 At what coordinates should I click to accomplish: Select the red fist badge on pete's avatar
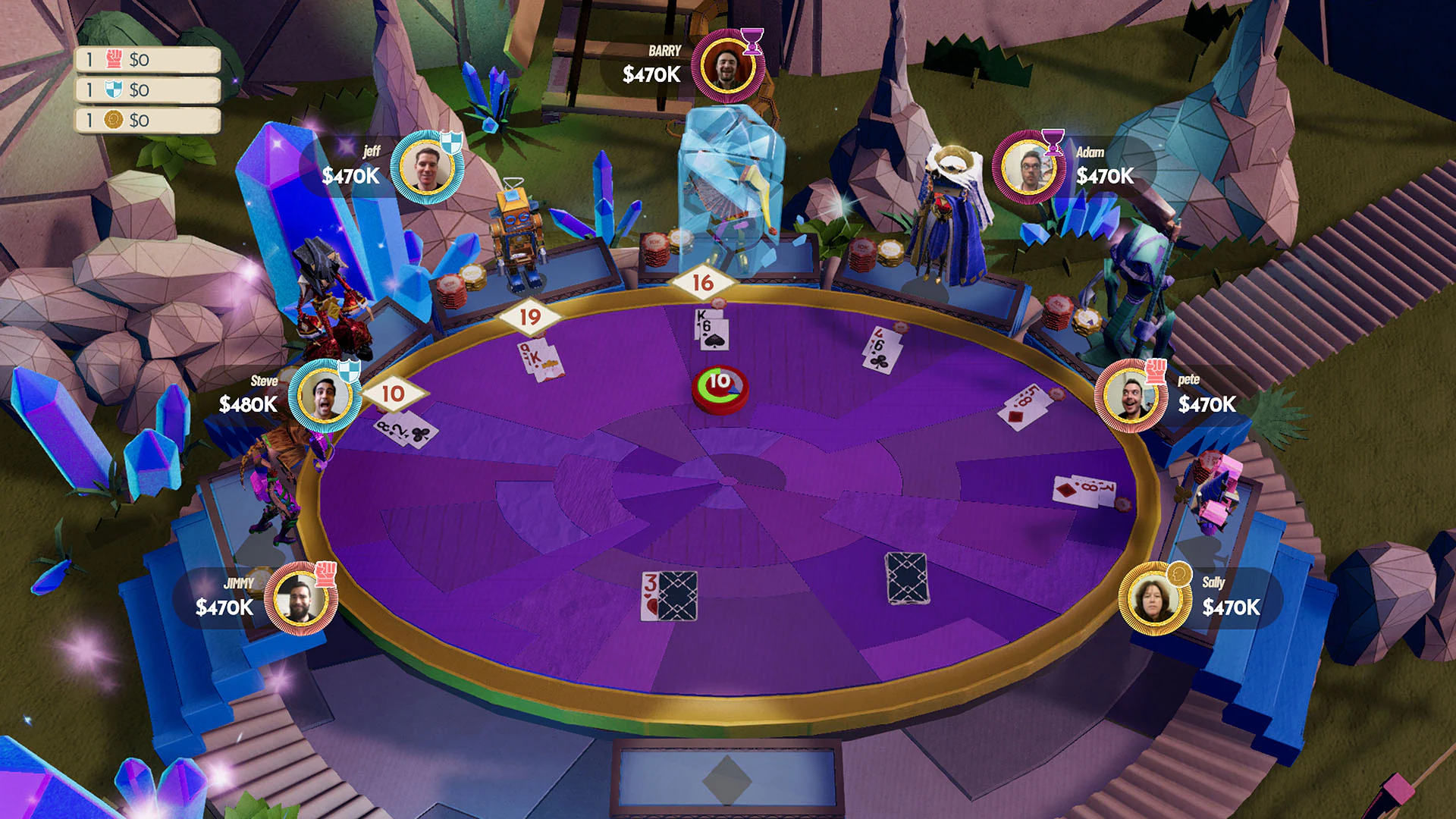pyautogui.click(x=1157, y=371)
